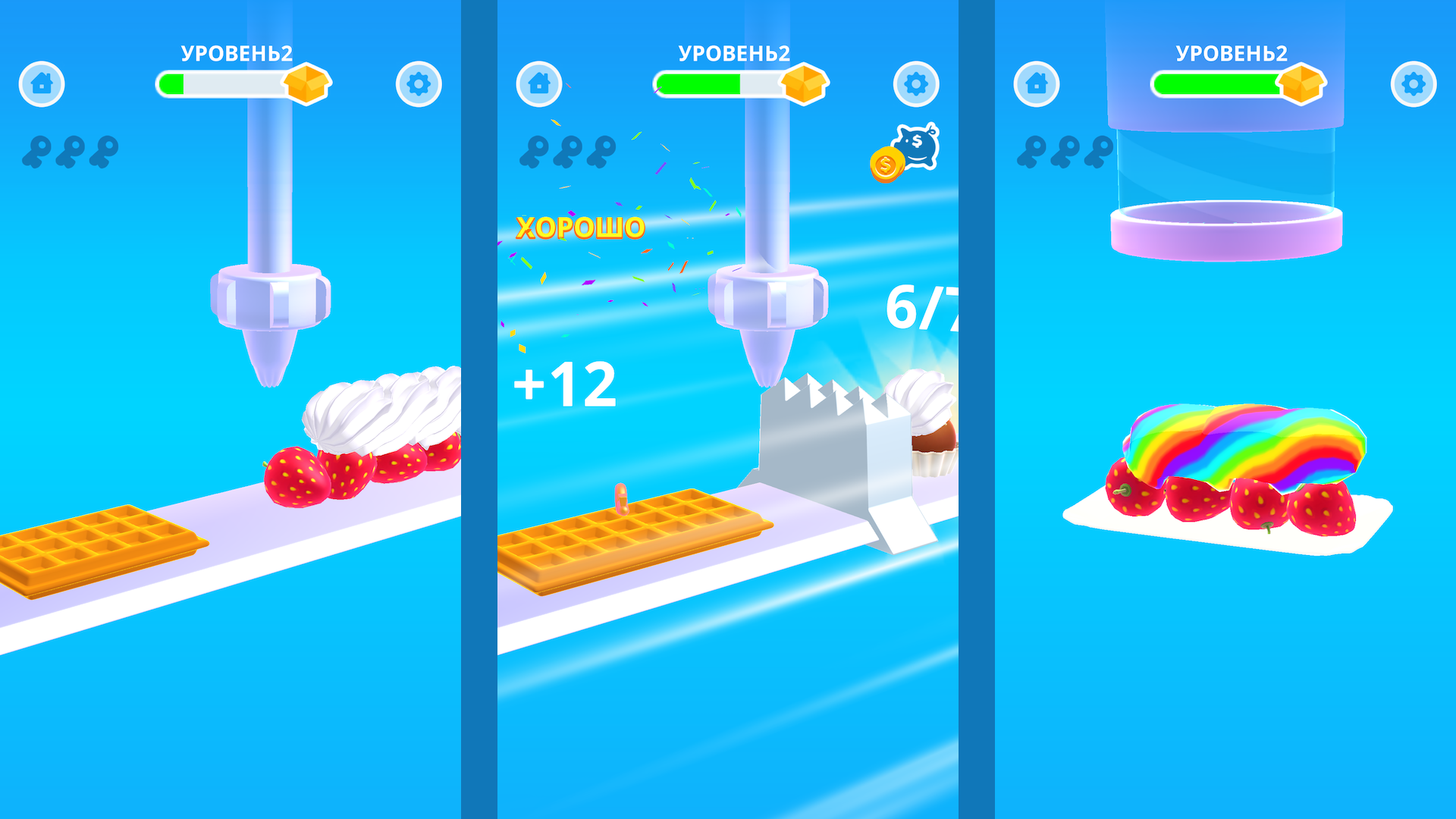Tap the home icon on the left panel
This screenshot has height=819, width=1456.
tap(42, 83)
